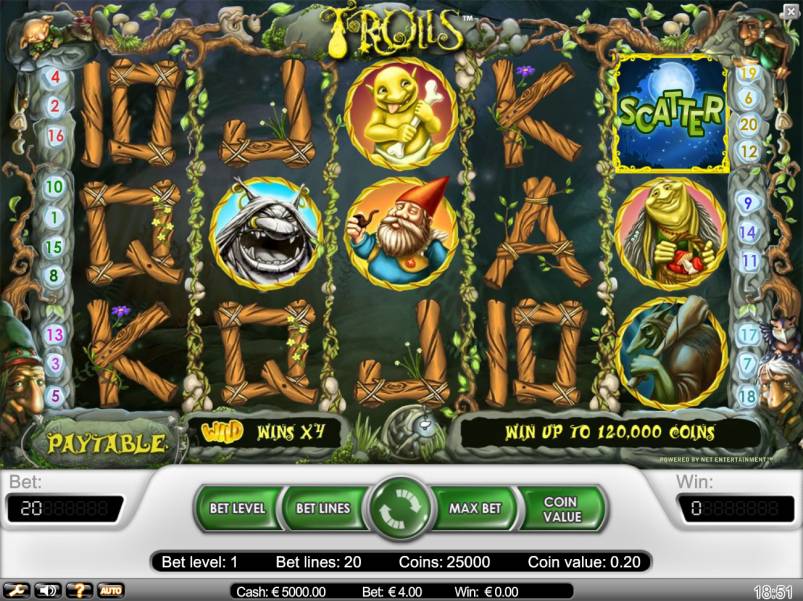Select bet line number 13
This screenshot has height=601, width=803.
[x=54, y=334]
